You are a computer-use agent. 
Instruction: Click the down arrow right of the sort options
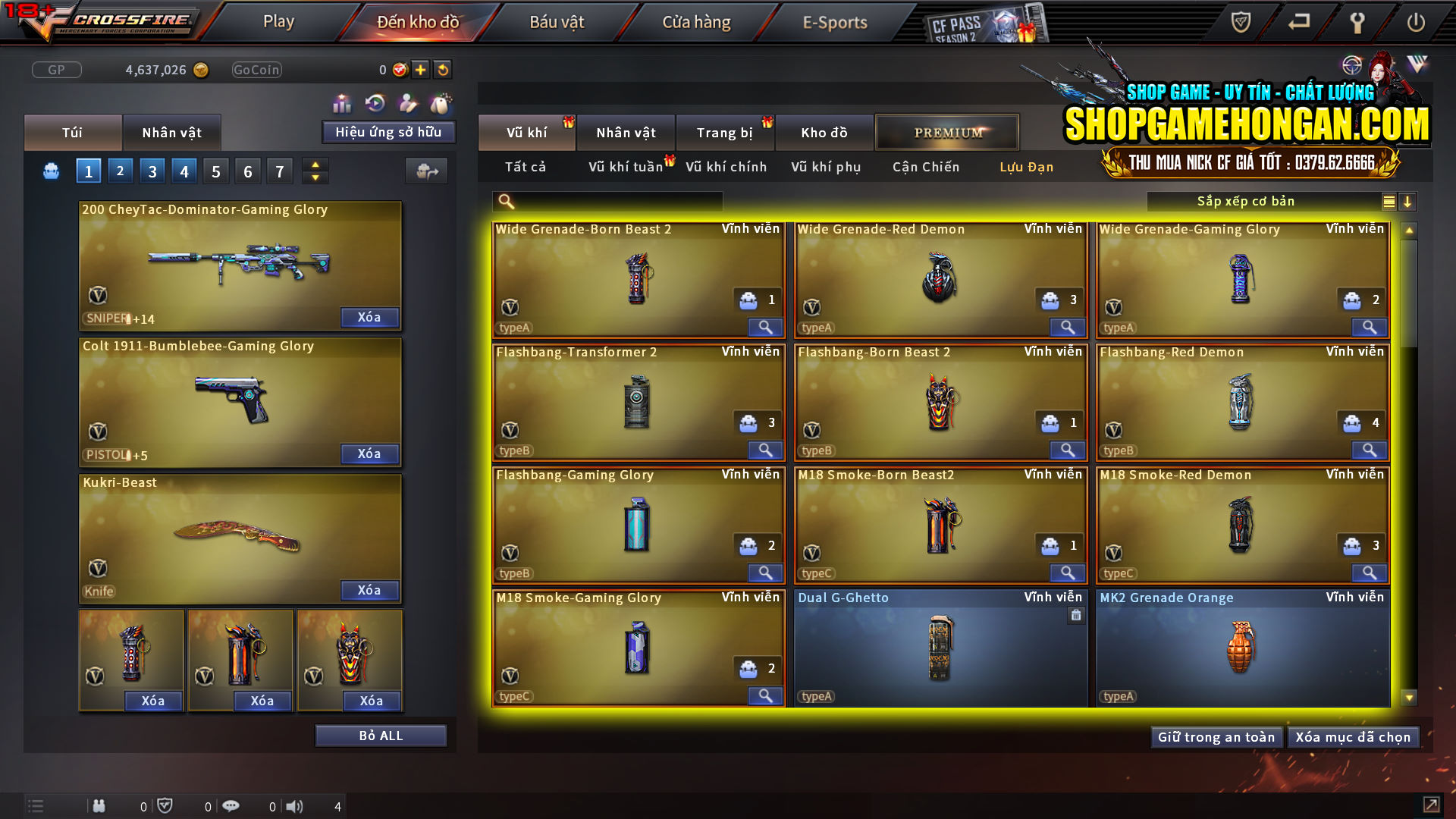1408,202
